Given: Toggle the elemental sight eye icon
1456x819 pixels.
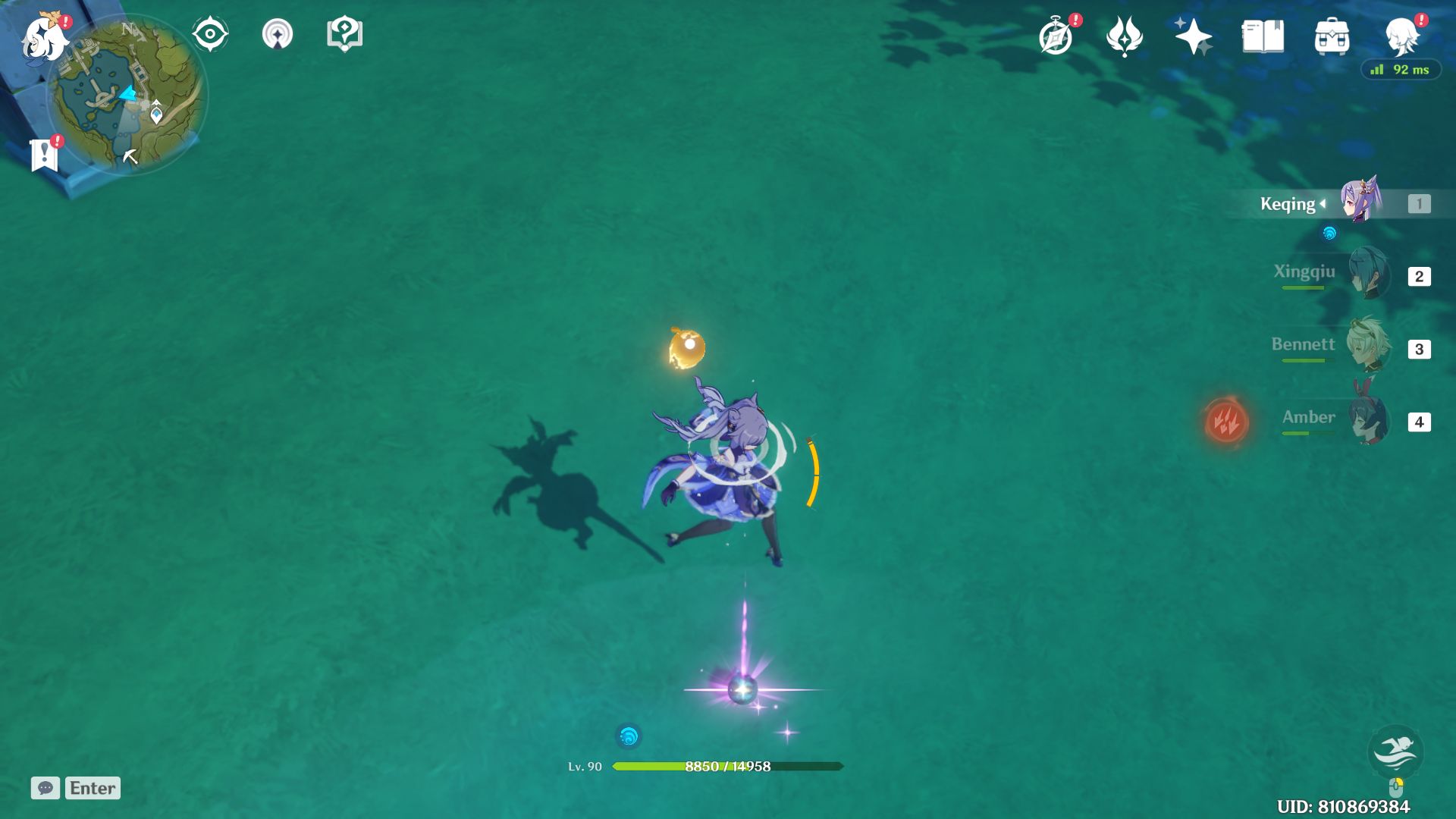Looking at the screenshot, I should point(210,34).
